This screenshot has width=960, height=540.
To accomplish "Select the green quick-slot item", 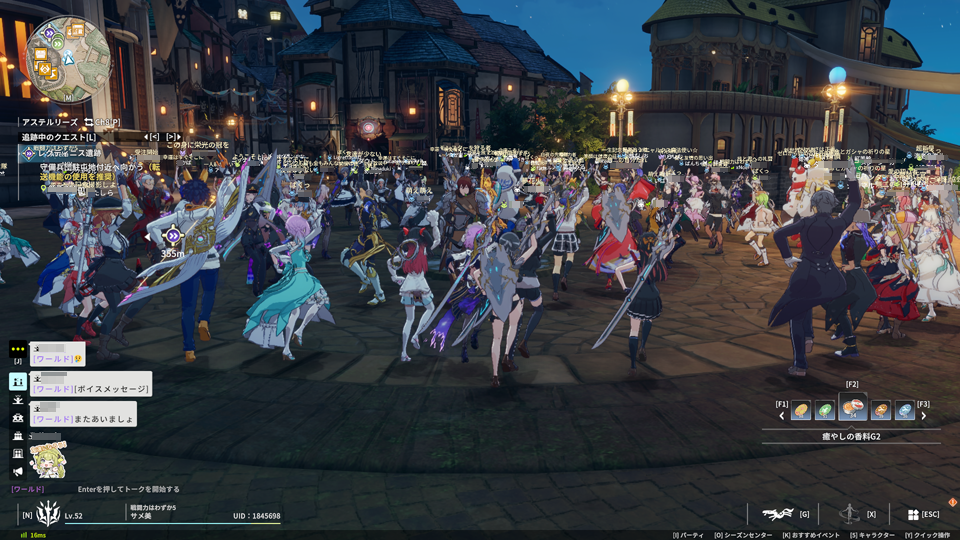I will tap(825, 410).
